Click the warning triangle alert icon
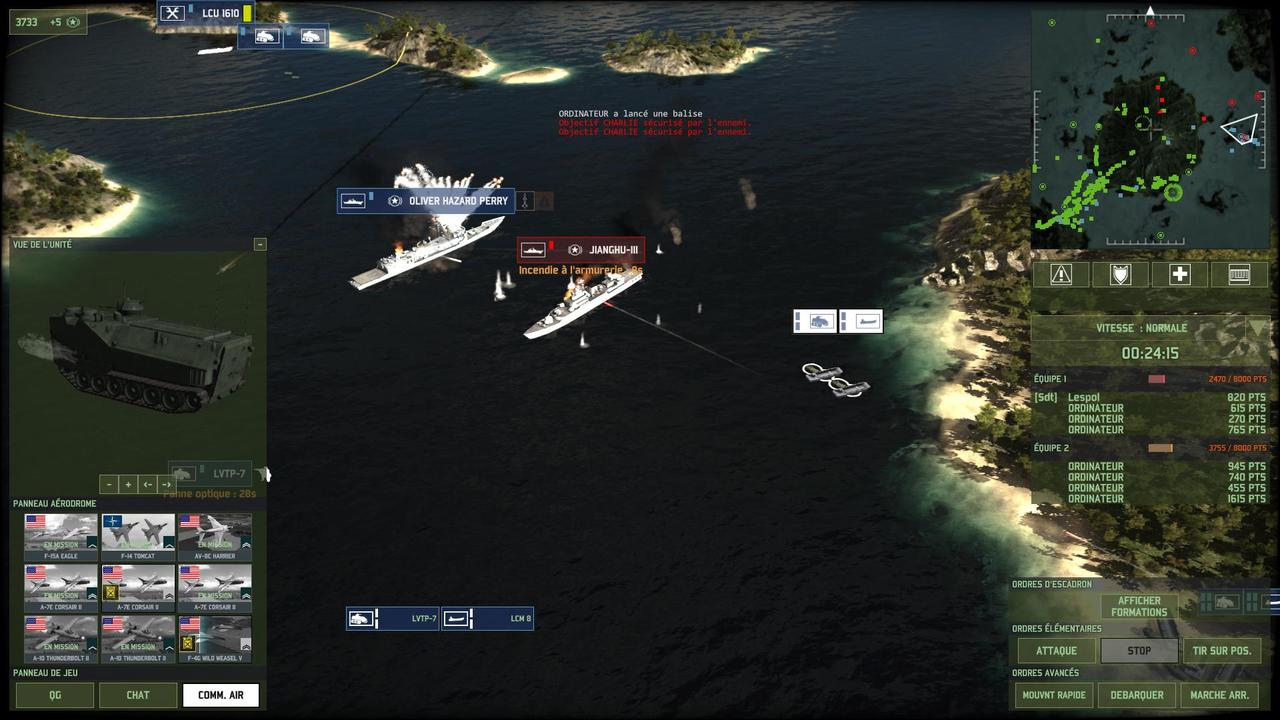The image size is (1280, 720). click(x=1061, y=274)
